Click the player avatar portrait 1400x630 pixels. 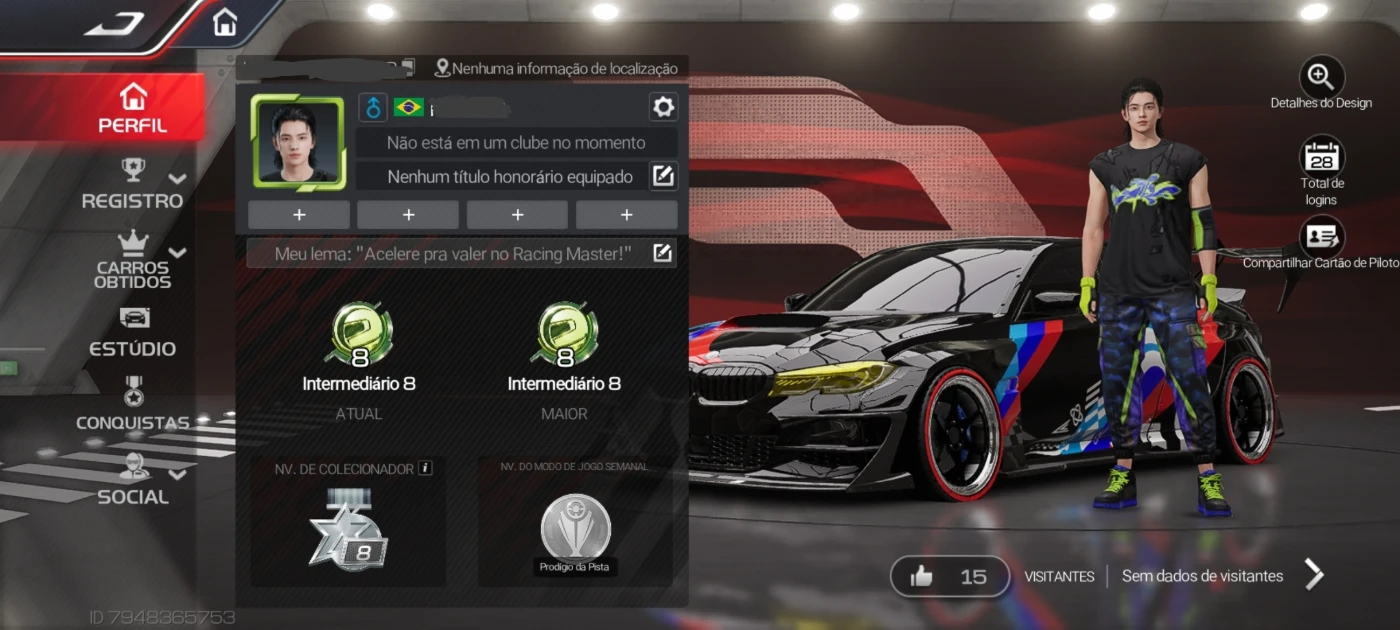298,142
